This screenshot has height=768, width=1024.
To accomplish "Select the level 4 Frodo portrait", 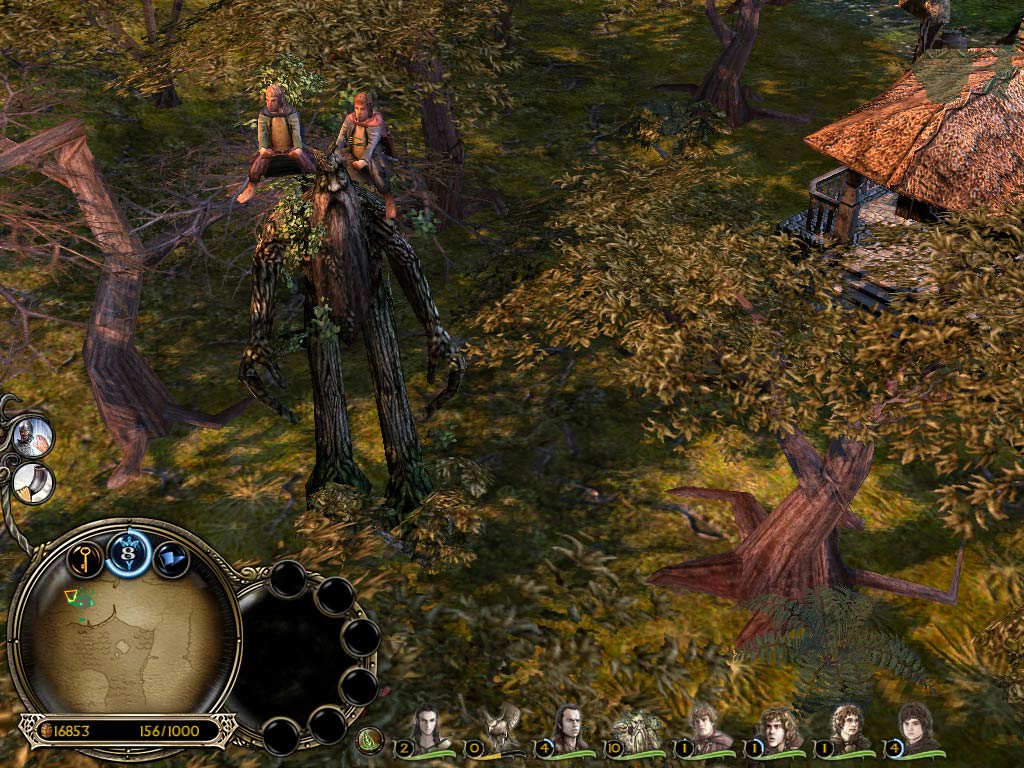I will pos(915,728).
